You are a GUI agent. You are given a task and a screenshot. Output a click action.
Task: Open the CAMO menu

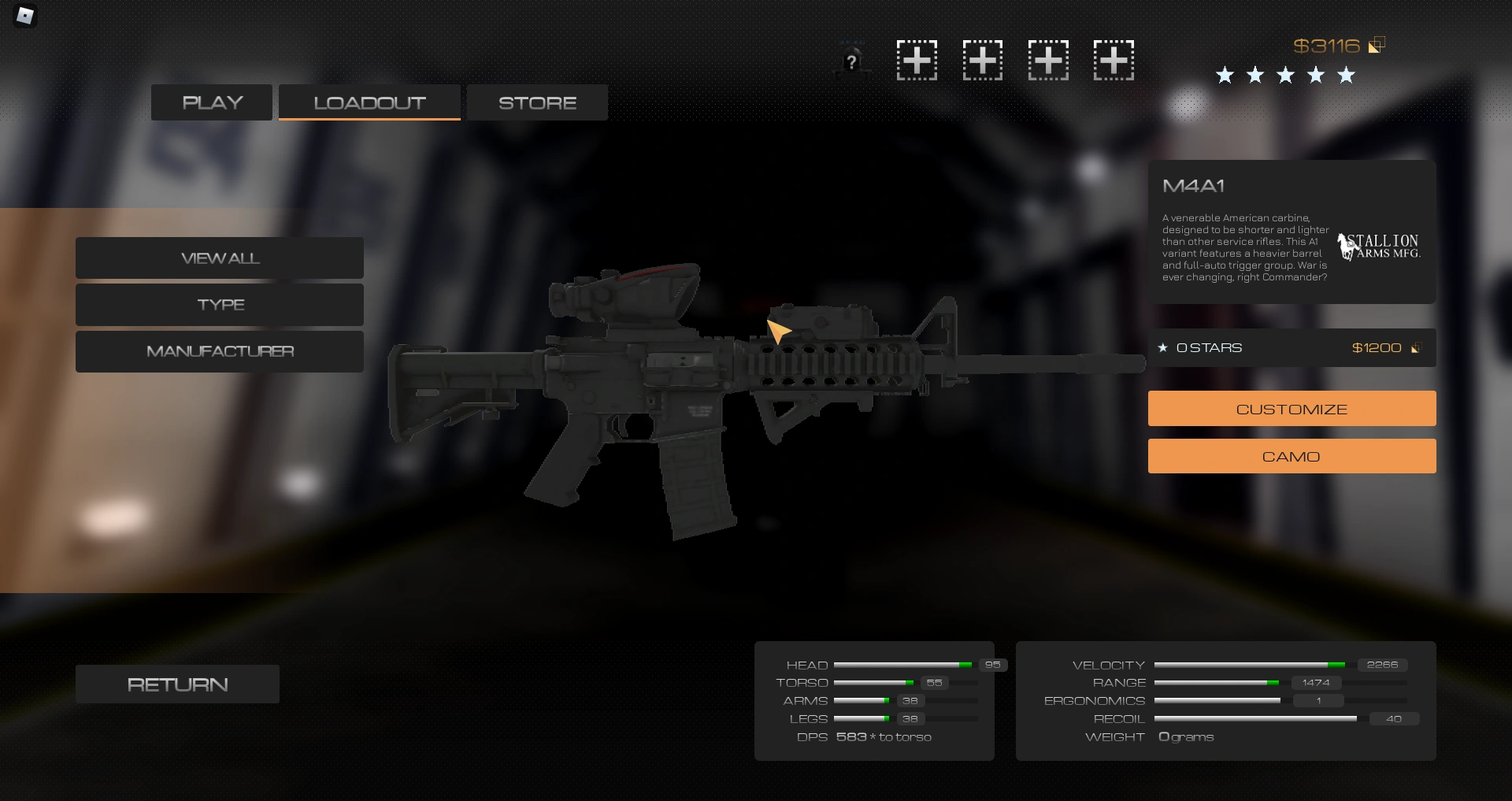[x=1291, y=455]
